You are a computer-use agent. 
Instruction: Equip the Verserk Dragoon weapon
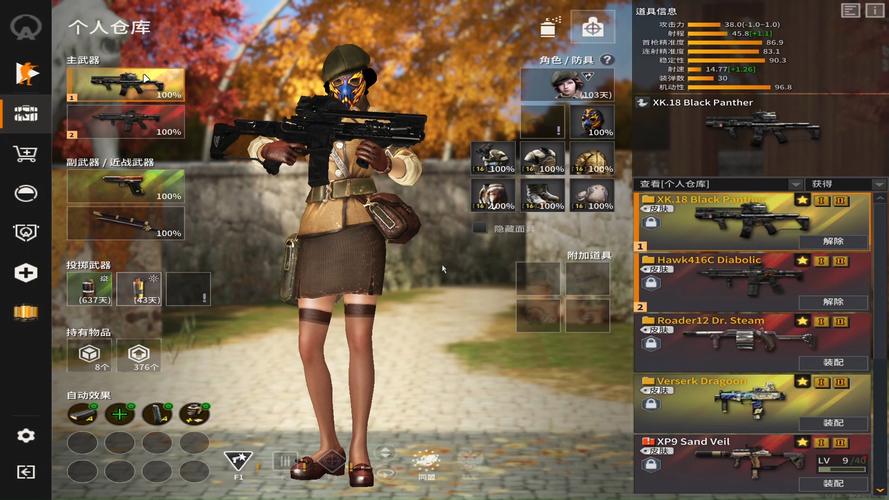tap(833, 423)
